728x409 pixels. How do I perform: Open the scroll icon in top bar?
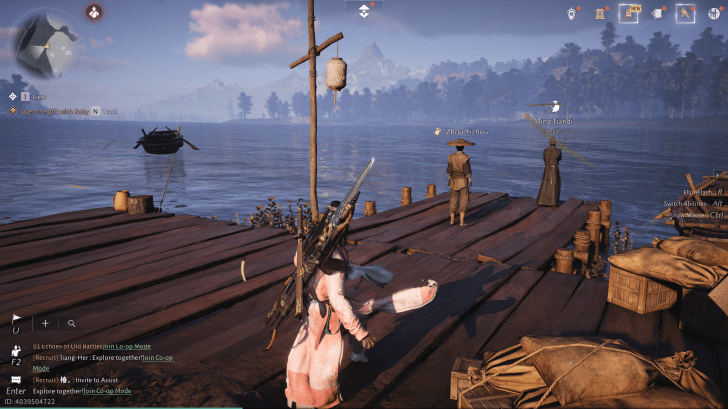pos(657,14)
